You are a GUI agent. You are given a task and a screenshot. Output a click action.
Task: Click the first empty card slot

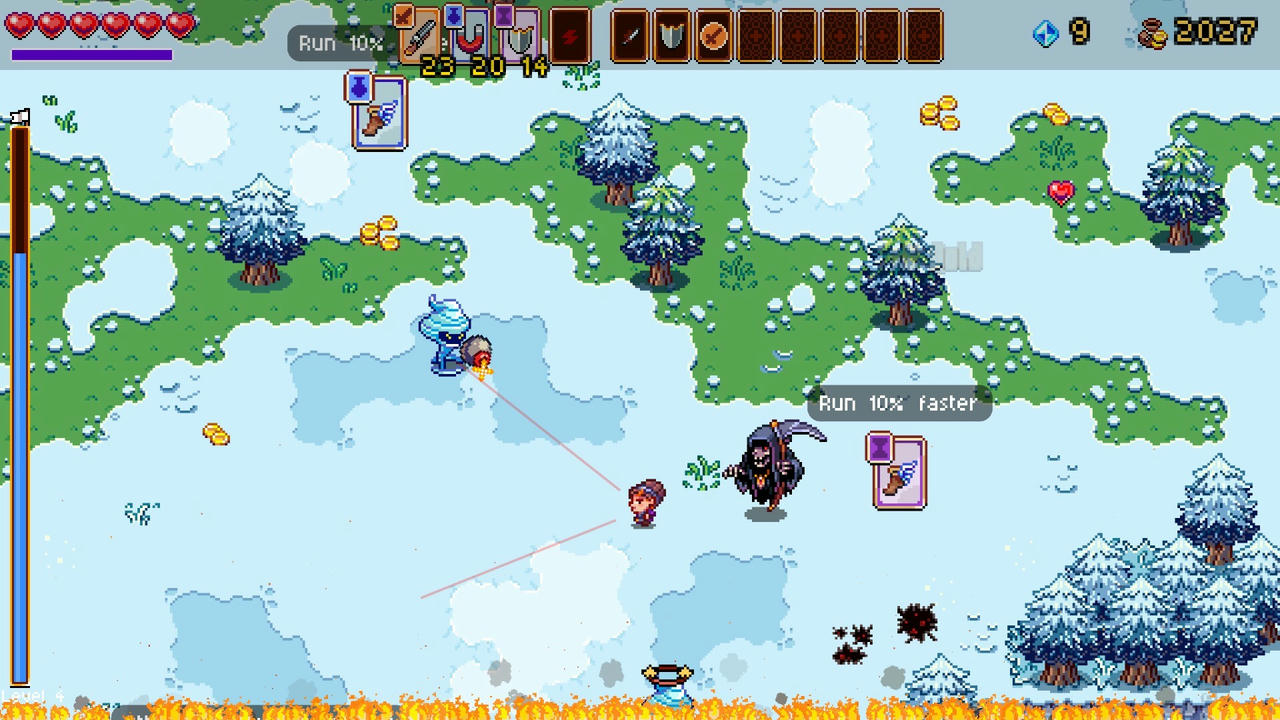[757, 35]
